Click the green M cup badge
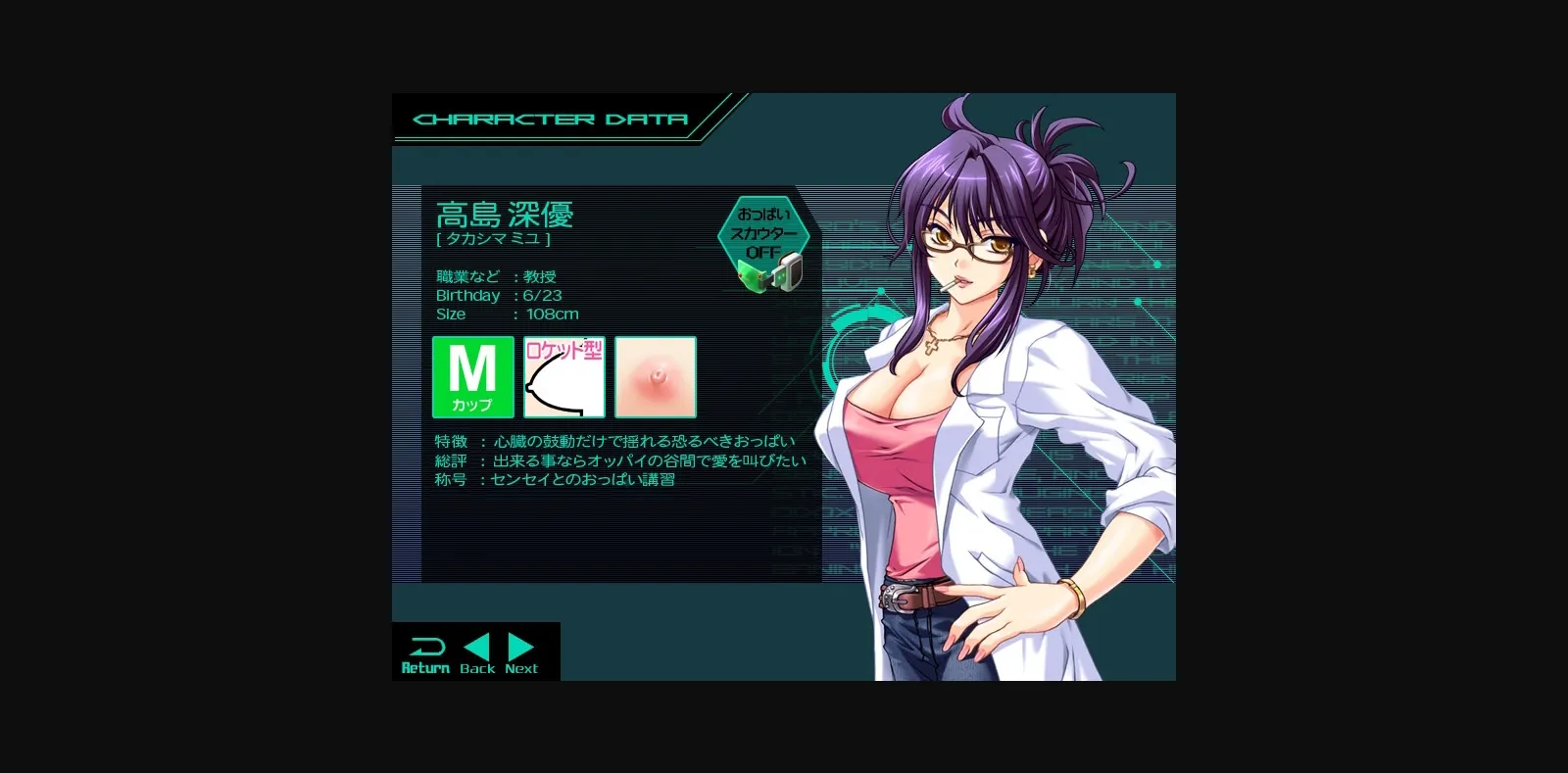 click(472, 377)
